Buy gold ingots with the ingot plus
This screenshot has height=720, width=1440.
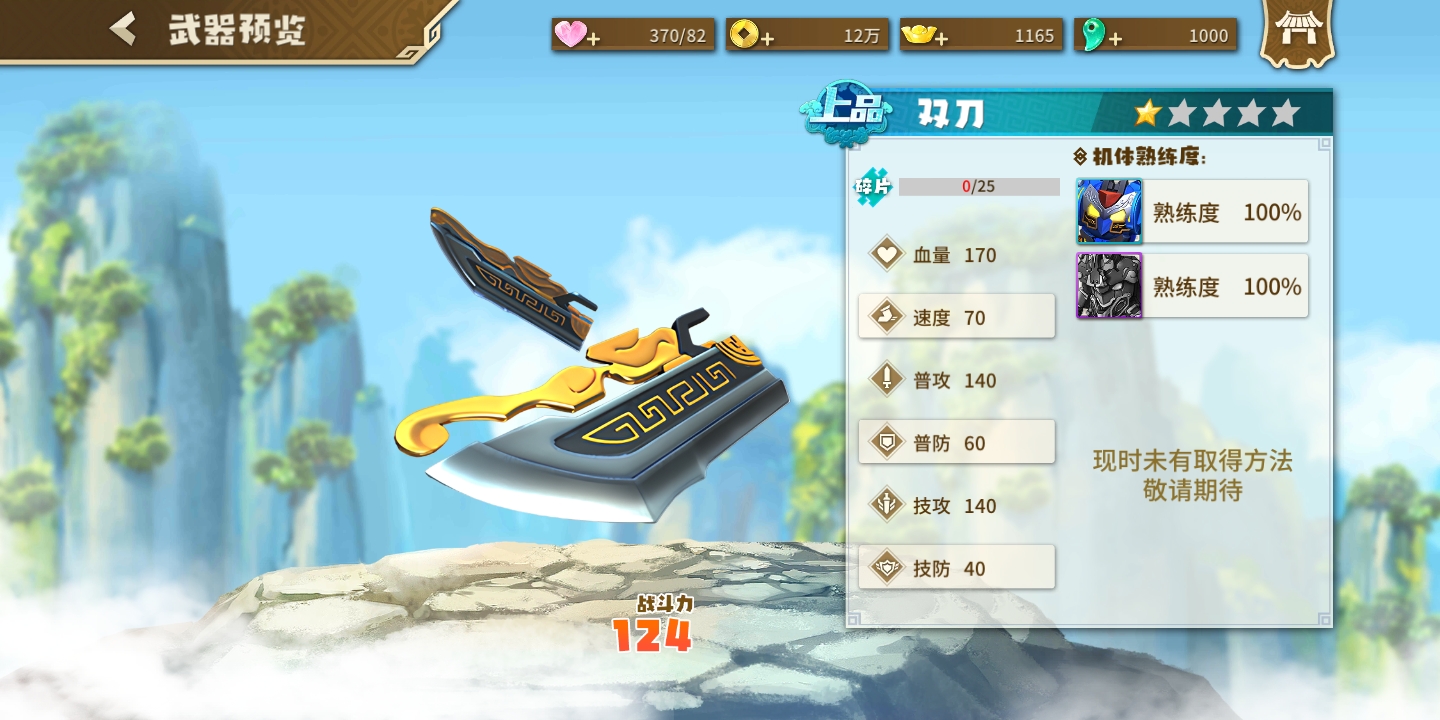924,36
